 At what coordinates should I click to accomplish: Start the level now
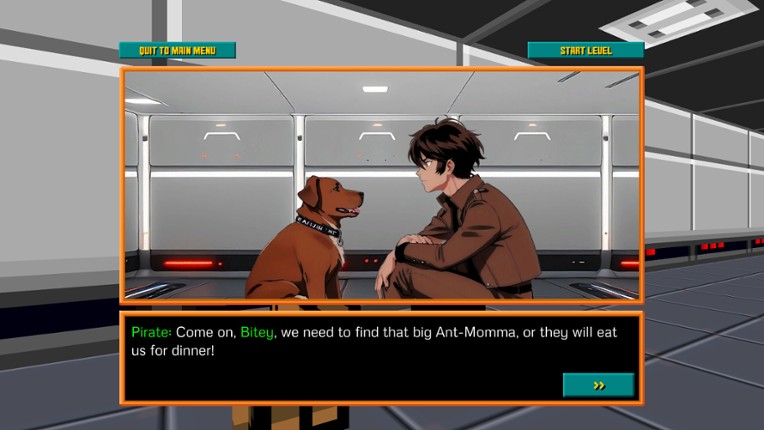(x=586, y=50)
